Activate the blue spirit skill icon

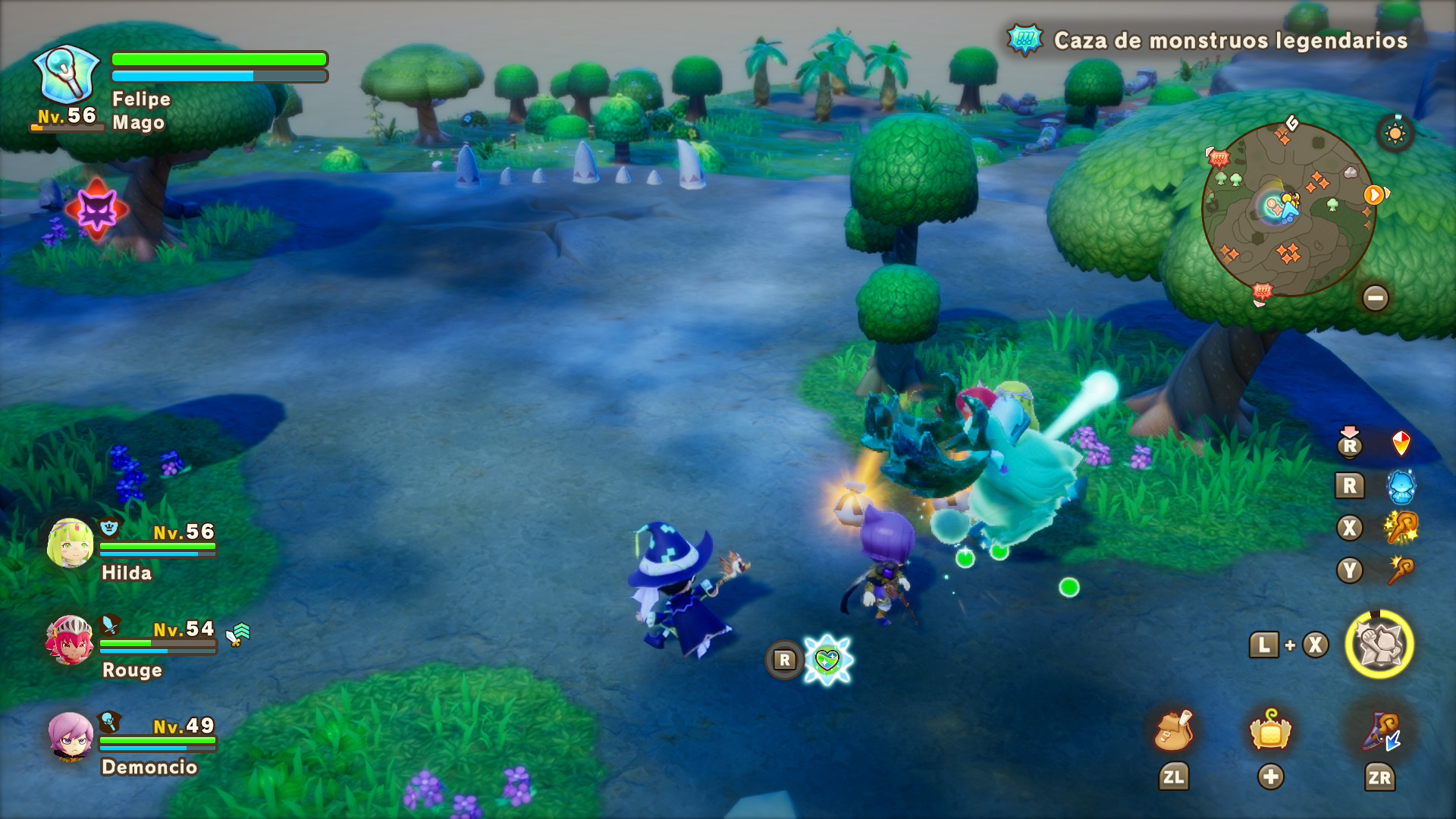click(x=1401, y=486)
